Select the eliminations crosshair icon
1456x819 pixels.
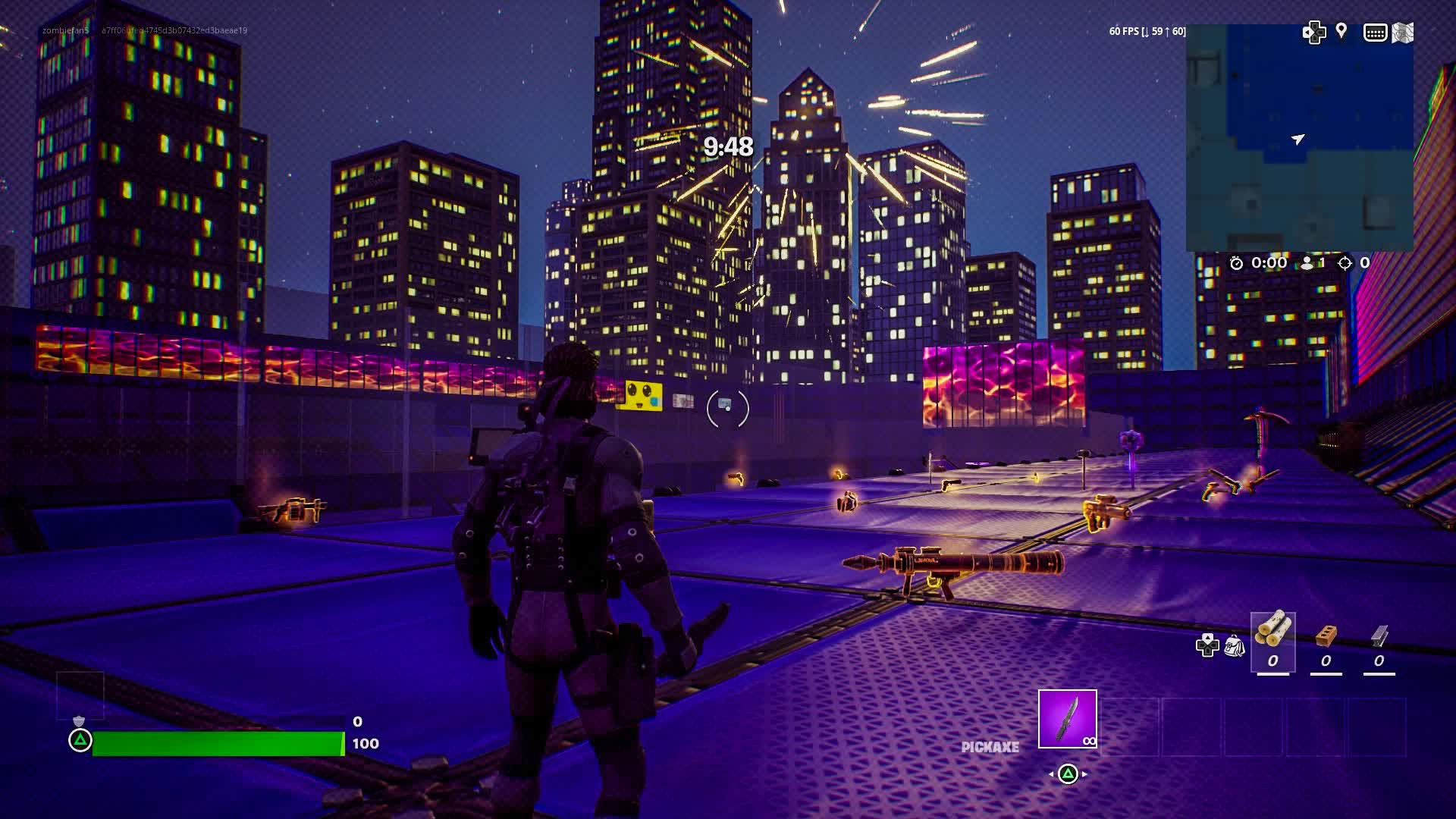pyautogui.click(x=1345, y=263)
